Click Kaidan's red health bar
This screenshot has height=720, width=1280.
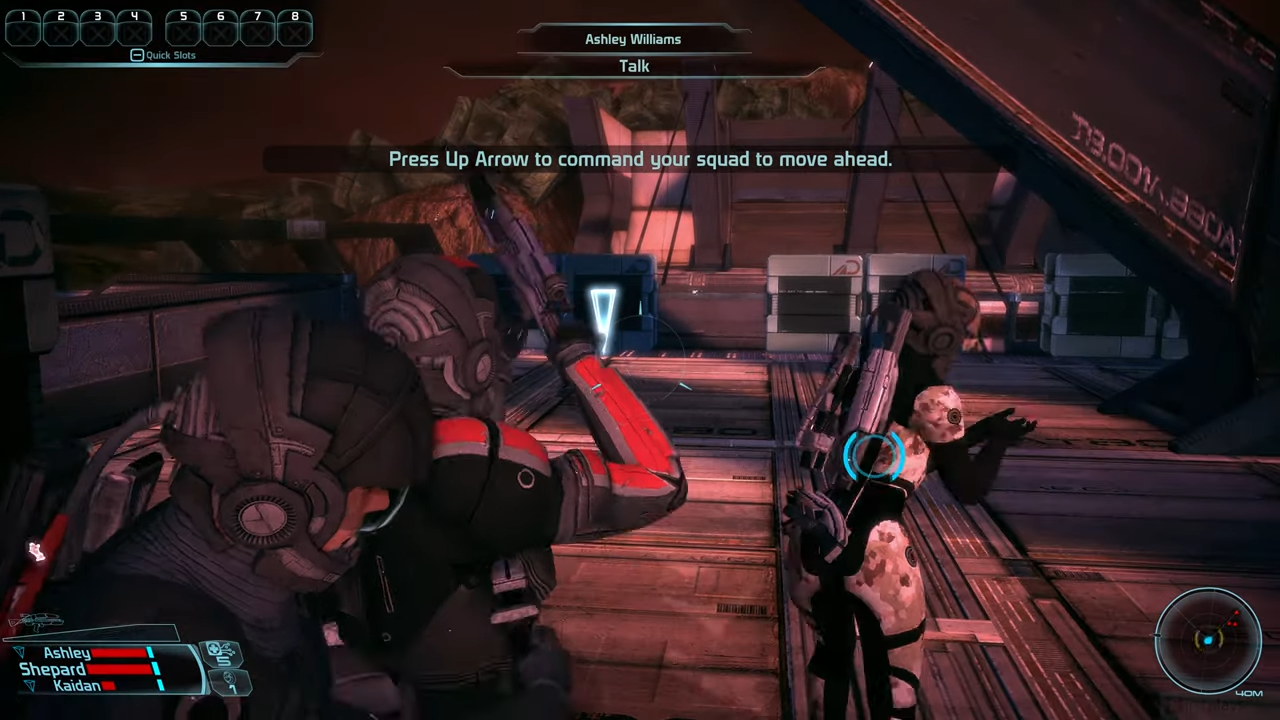[107, 684]
